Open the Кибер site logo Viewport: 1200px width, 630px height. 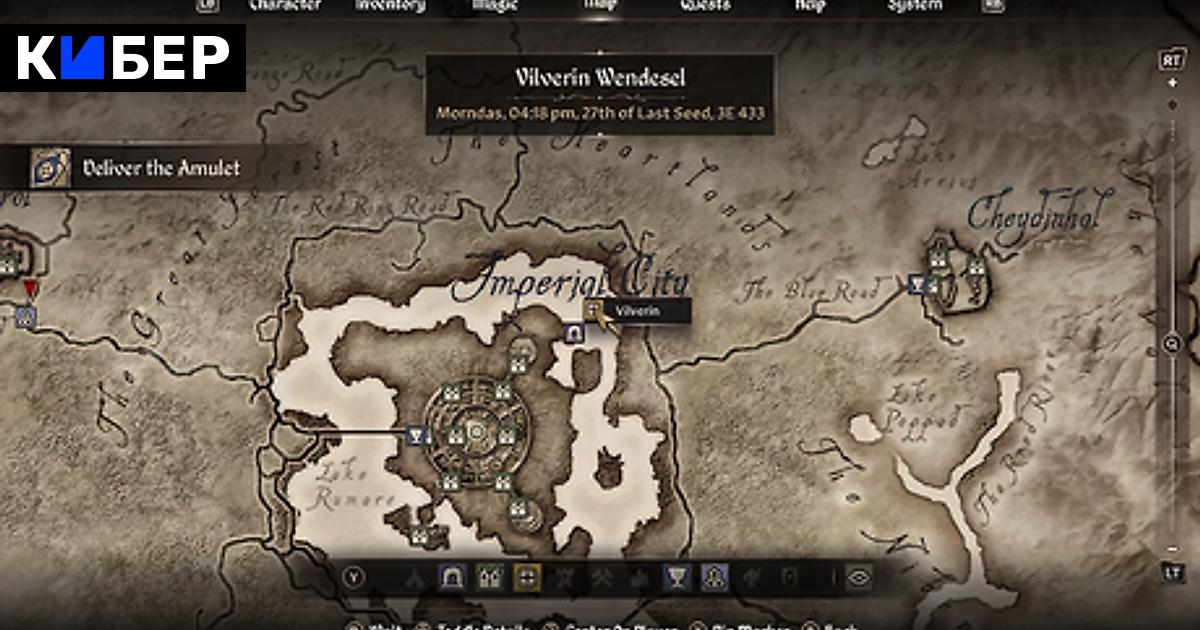[x=123, y=60]
